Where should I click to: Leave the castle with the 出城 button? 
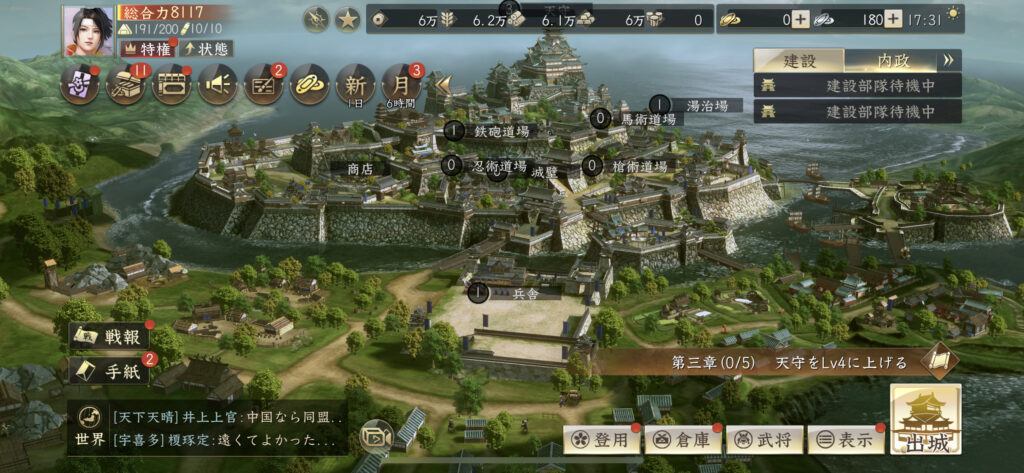pos(925,420)
